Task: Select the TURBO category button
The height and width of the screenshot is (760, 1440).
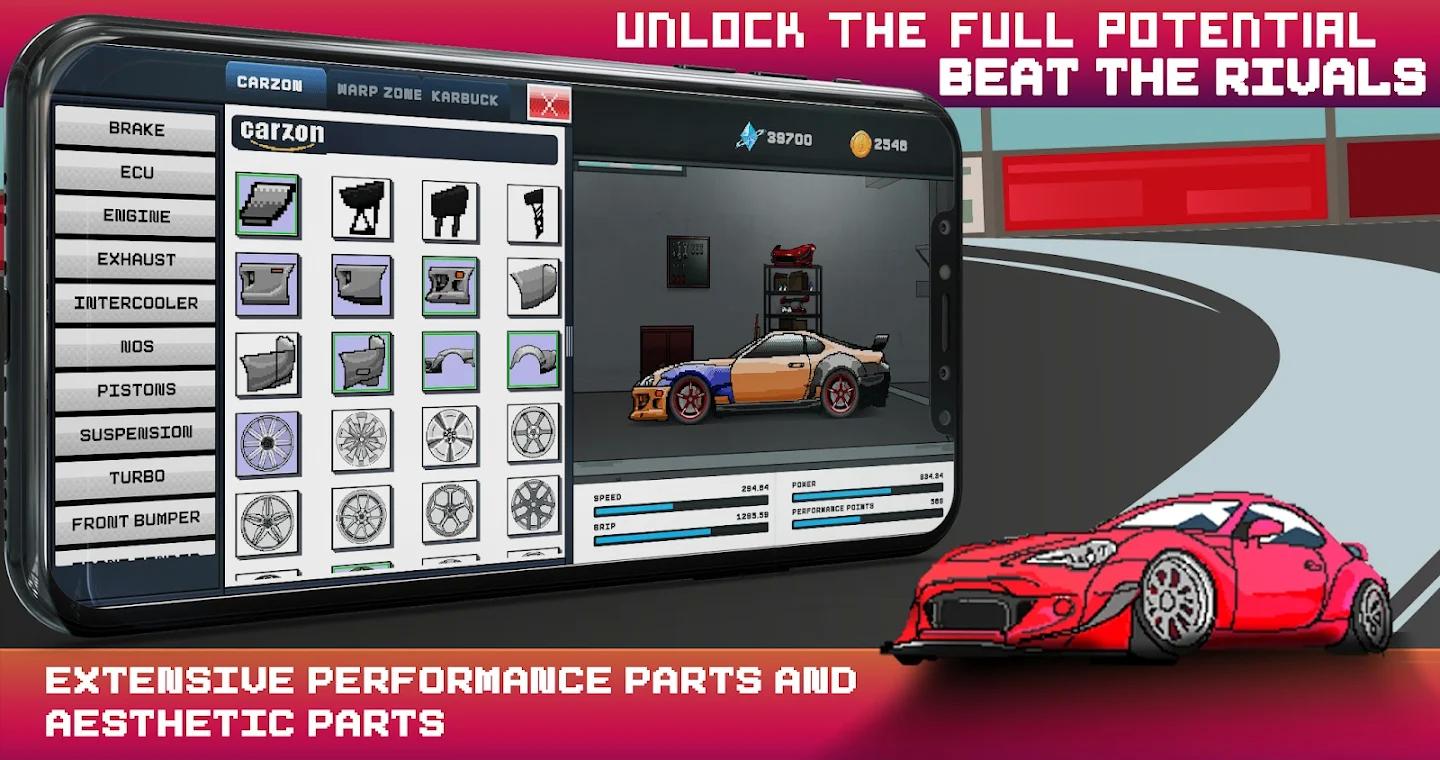Action: 136,476
